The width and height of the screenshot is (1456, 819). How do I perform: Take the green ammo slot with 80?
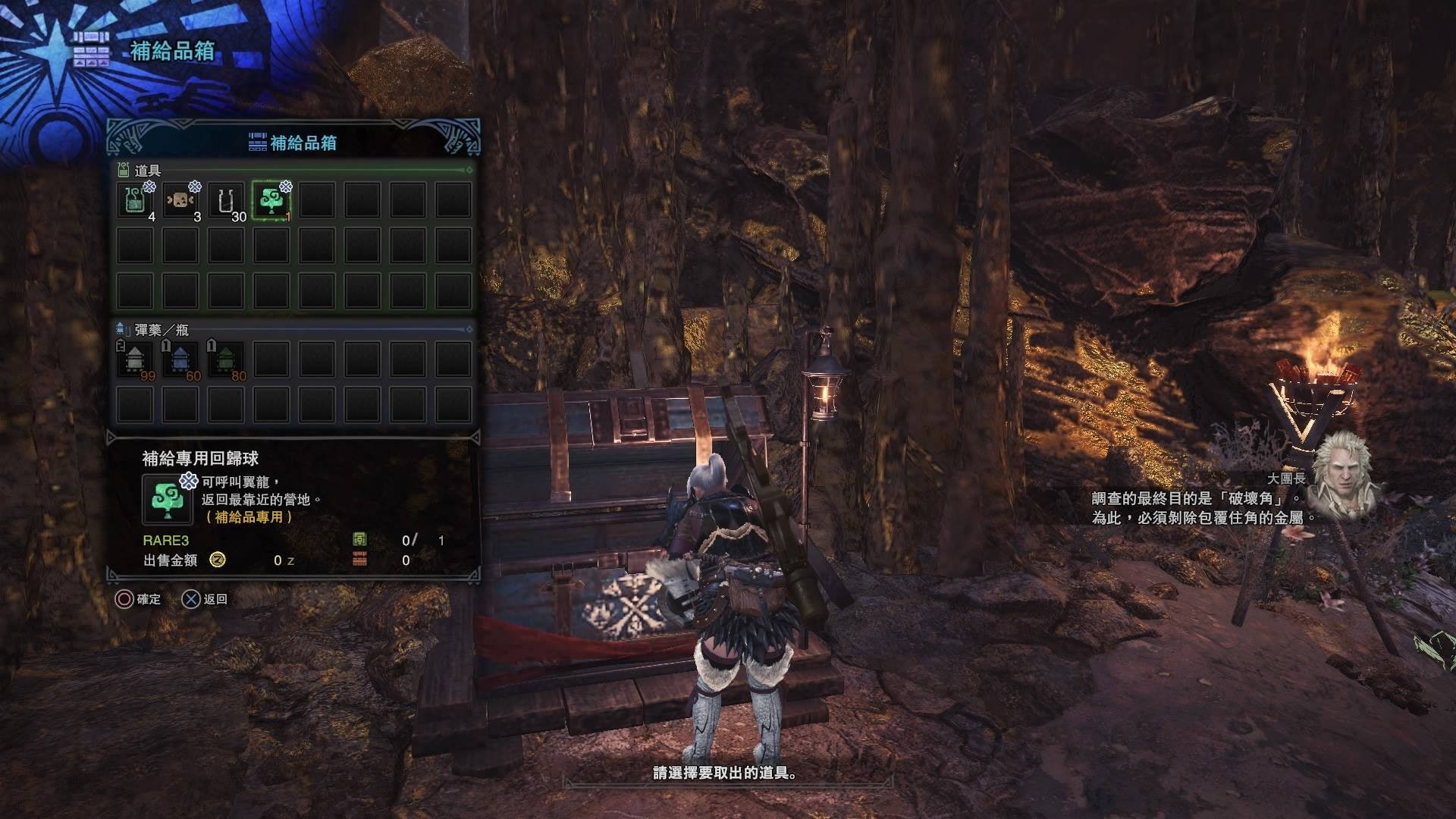point(226,360)
